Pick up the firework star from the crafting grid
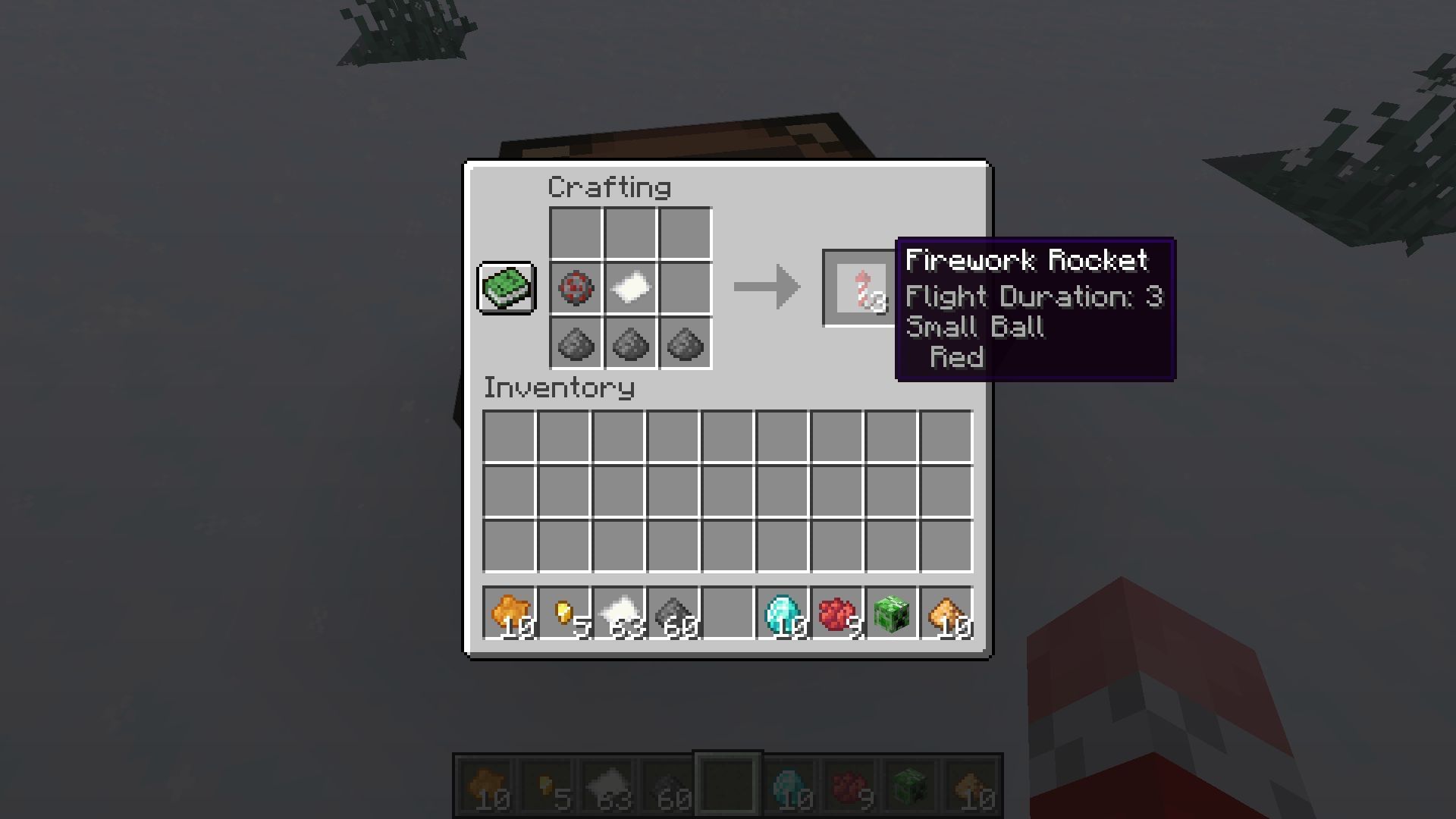This screenshot has width=1456, height=819. pos(575,289)
